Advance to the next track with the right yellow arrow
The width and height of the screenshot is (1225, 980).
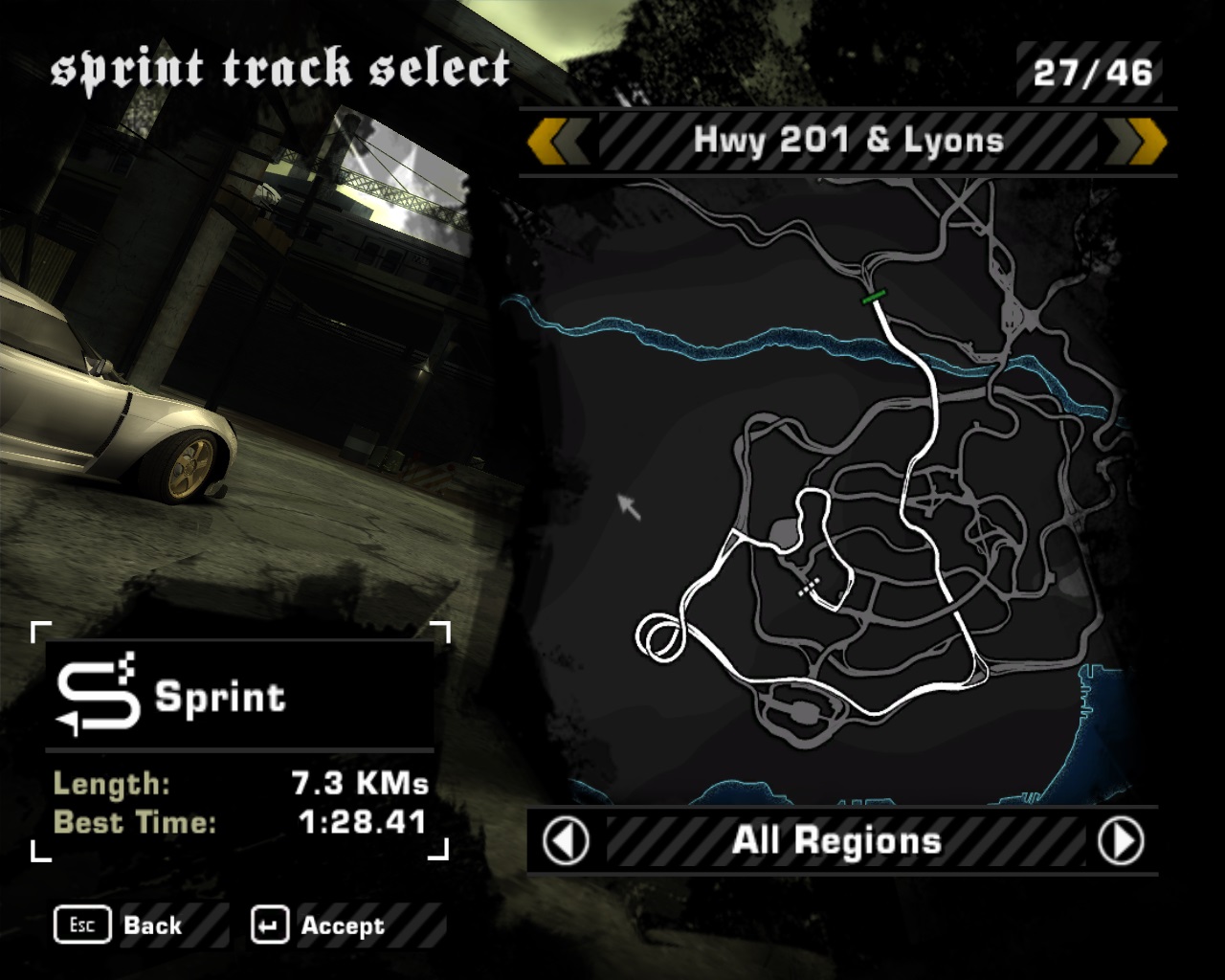(x=1138, y=142)
